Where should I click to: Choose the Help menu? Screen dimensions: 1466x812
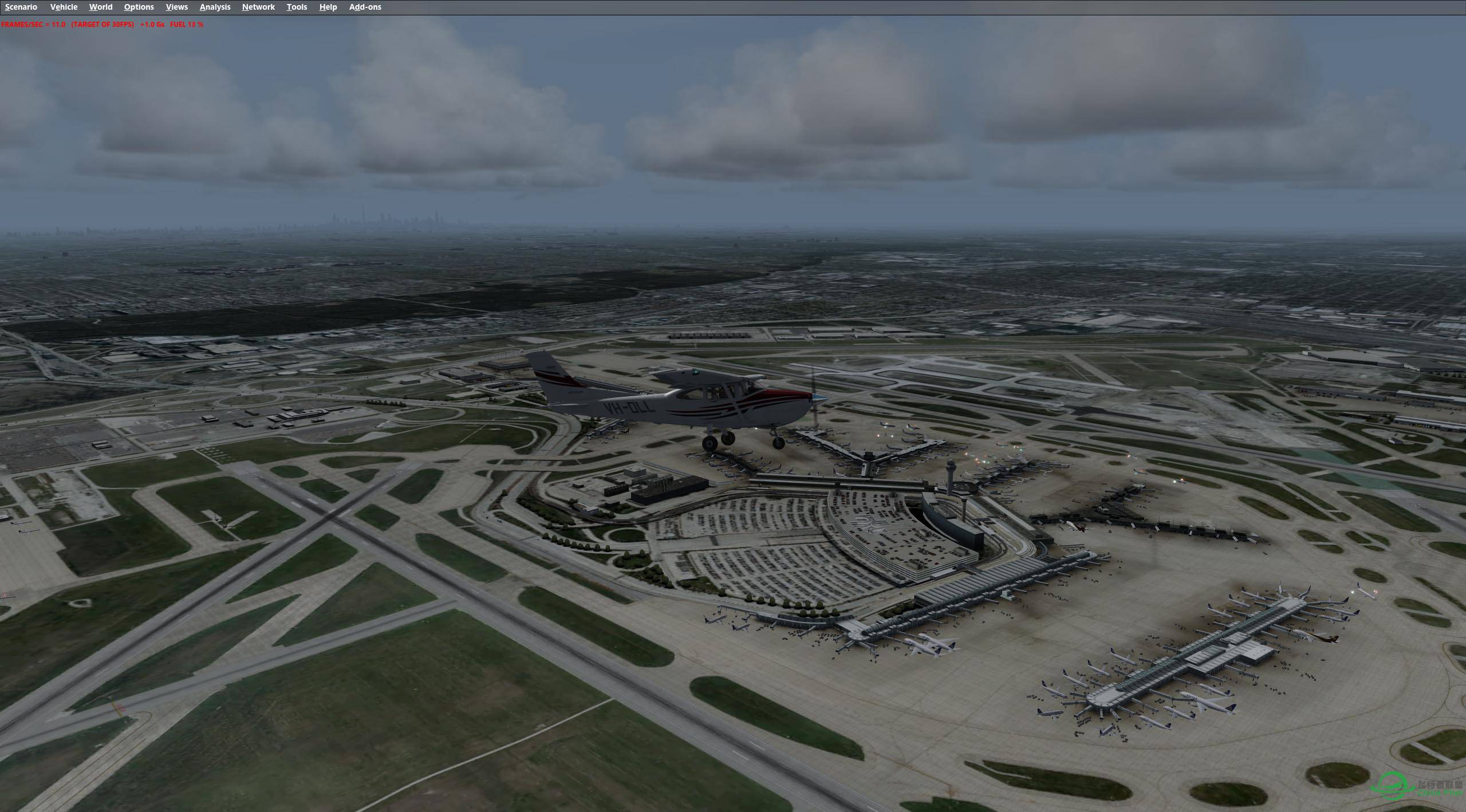click(x=328, y=7)
